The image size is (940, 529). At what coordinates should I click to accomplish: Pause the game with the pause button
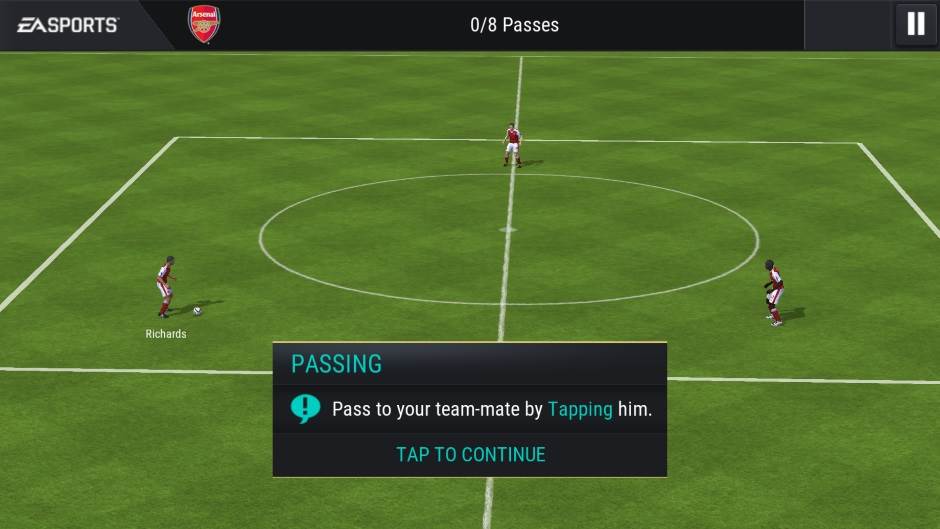point(915,24)
